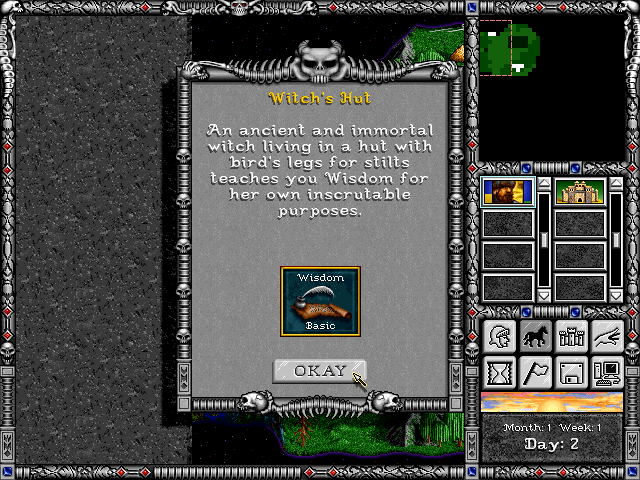Open adventure options with the flag button

(x=534, y=373)
